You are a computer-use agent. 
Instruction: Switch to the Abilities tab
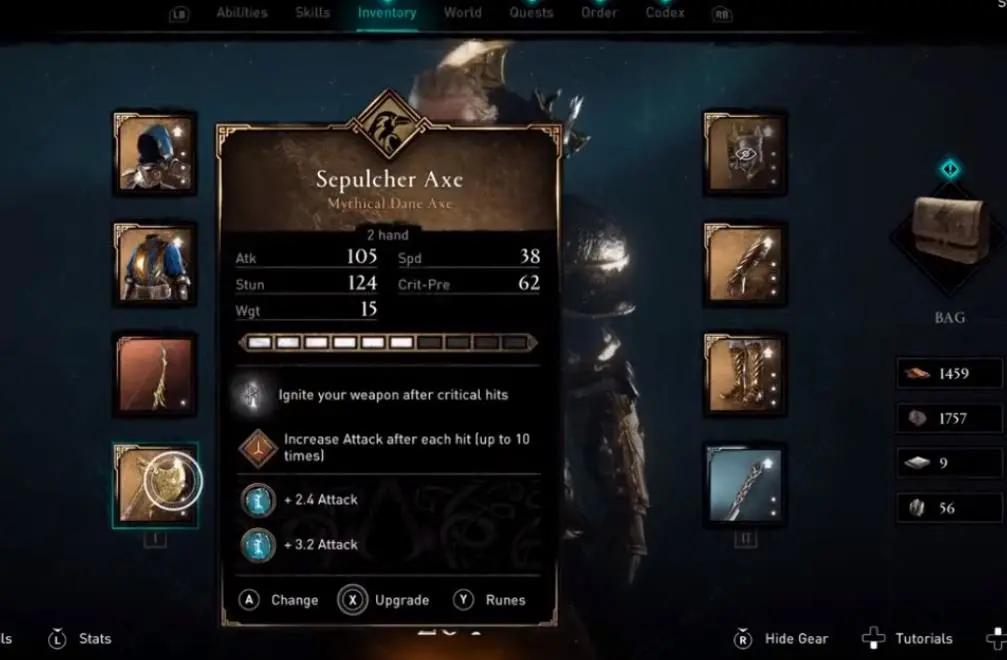(242, 13)
